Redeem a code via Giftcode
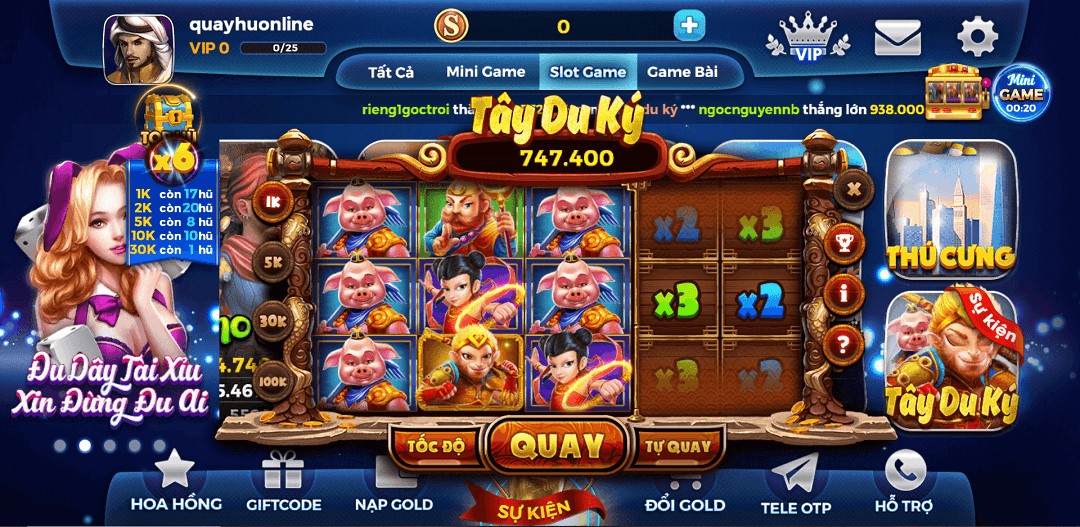This screenshot has height=527, width=1080. 284,482
